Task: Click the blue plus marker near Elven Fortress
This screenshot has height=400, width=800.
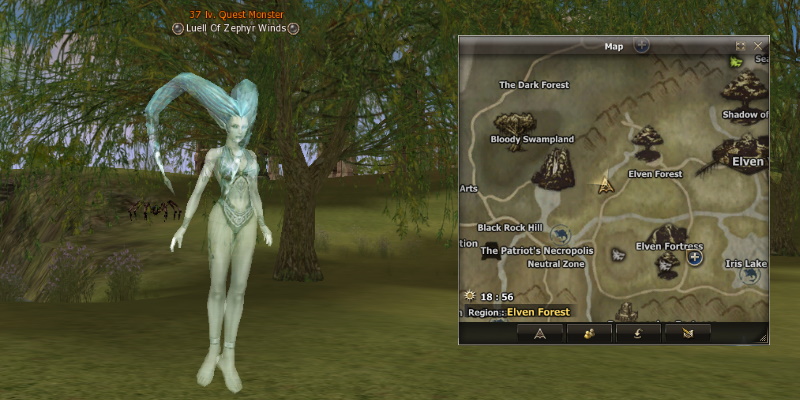Action: [x=695, y=257]
